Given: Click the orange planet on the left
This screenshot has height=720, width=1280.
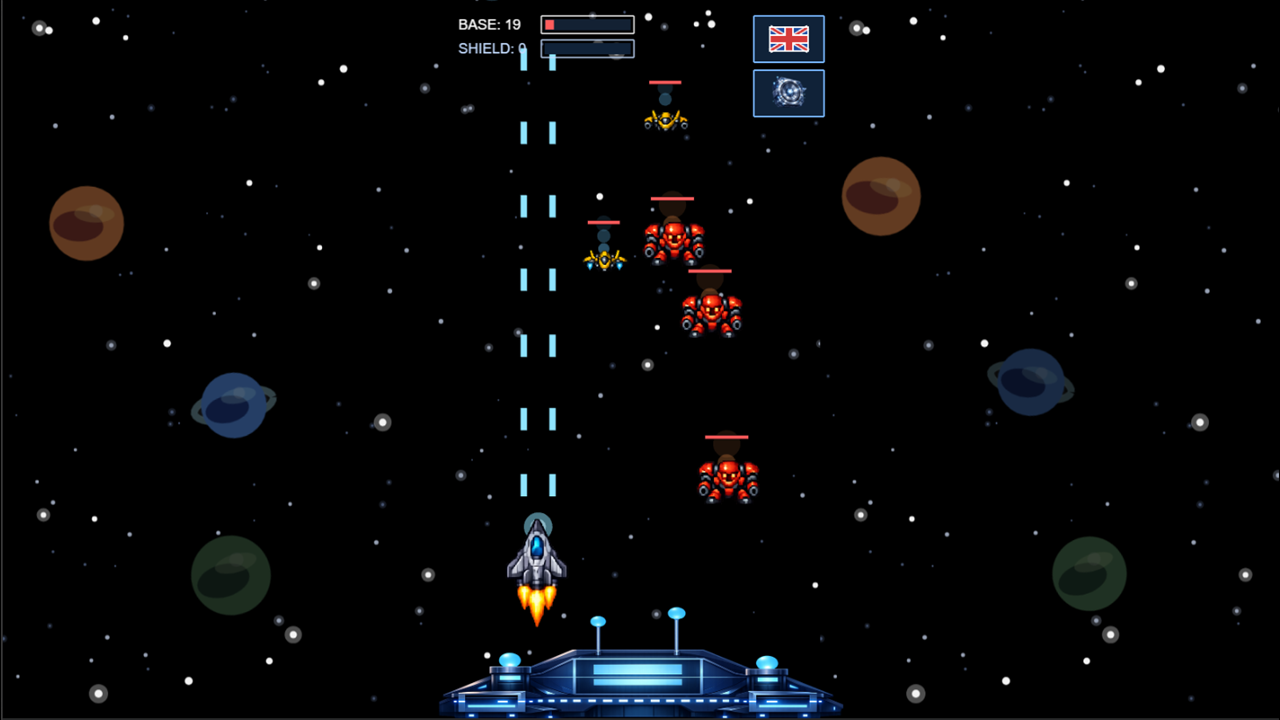Looking at the screenshot, I should [85, 222].
